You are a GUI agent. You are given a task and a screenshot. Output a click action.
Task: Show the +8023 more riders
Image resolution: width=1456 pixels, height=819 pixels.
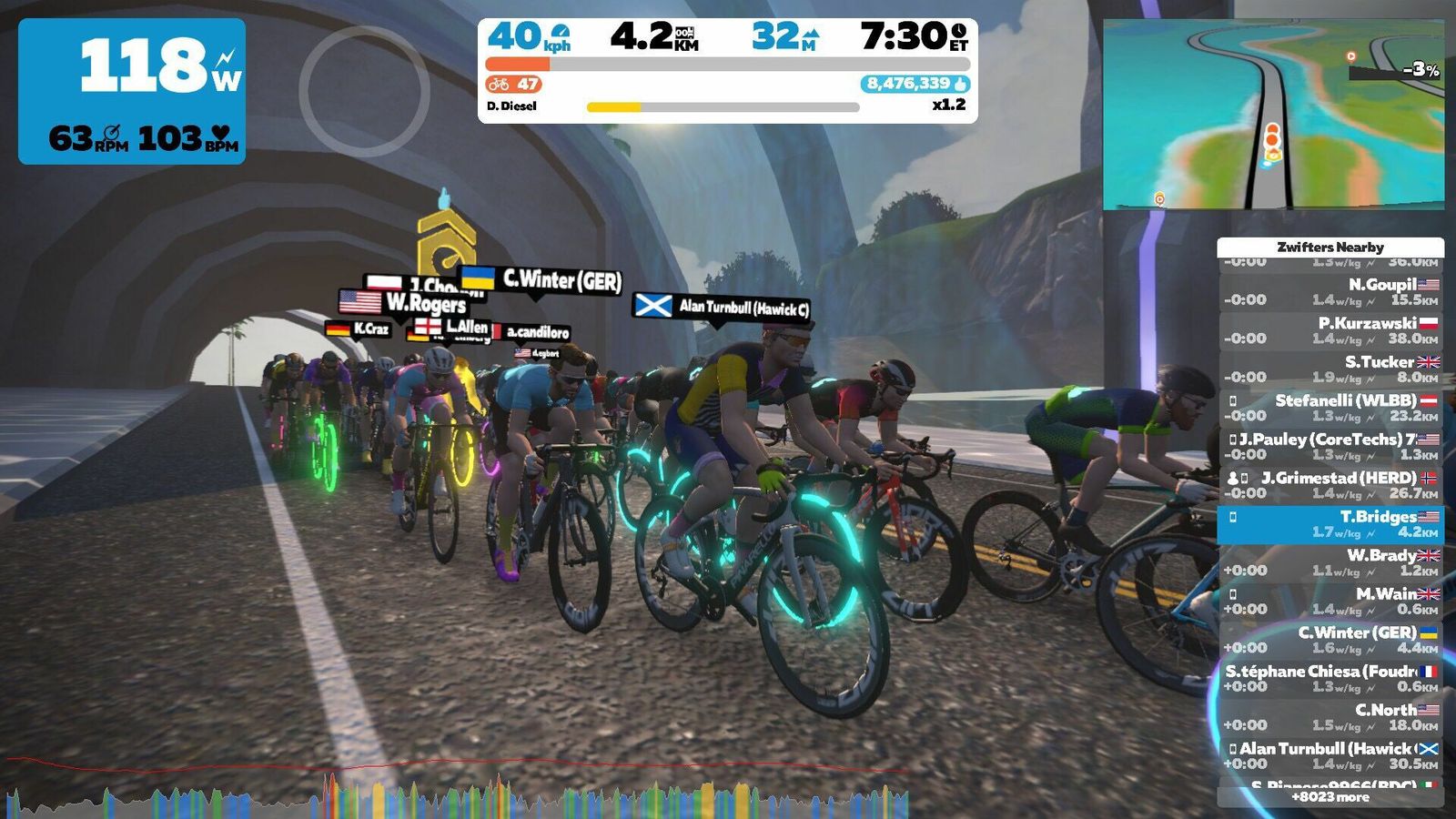[x=1330, y=797]
